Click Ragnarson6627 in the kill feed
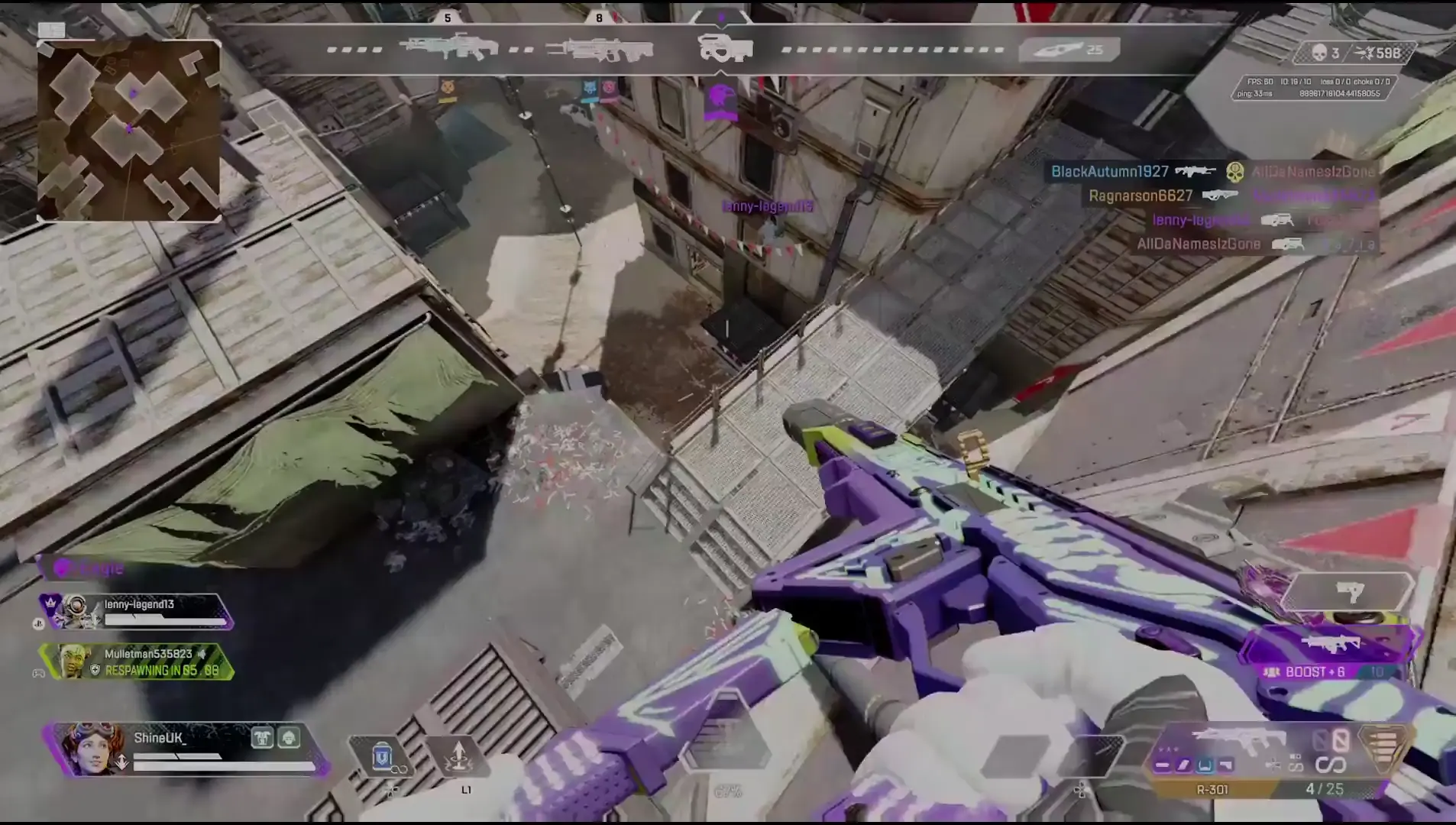 (1141, 196)
